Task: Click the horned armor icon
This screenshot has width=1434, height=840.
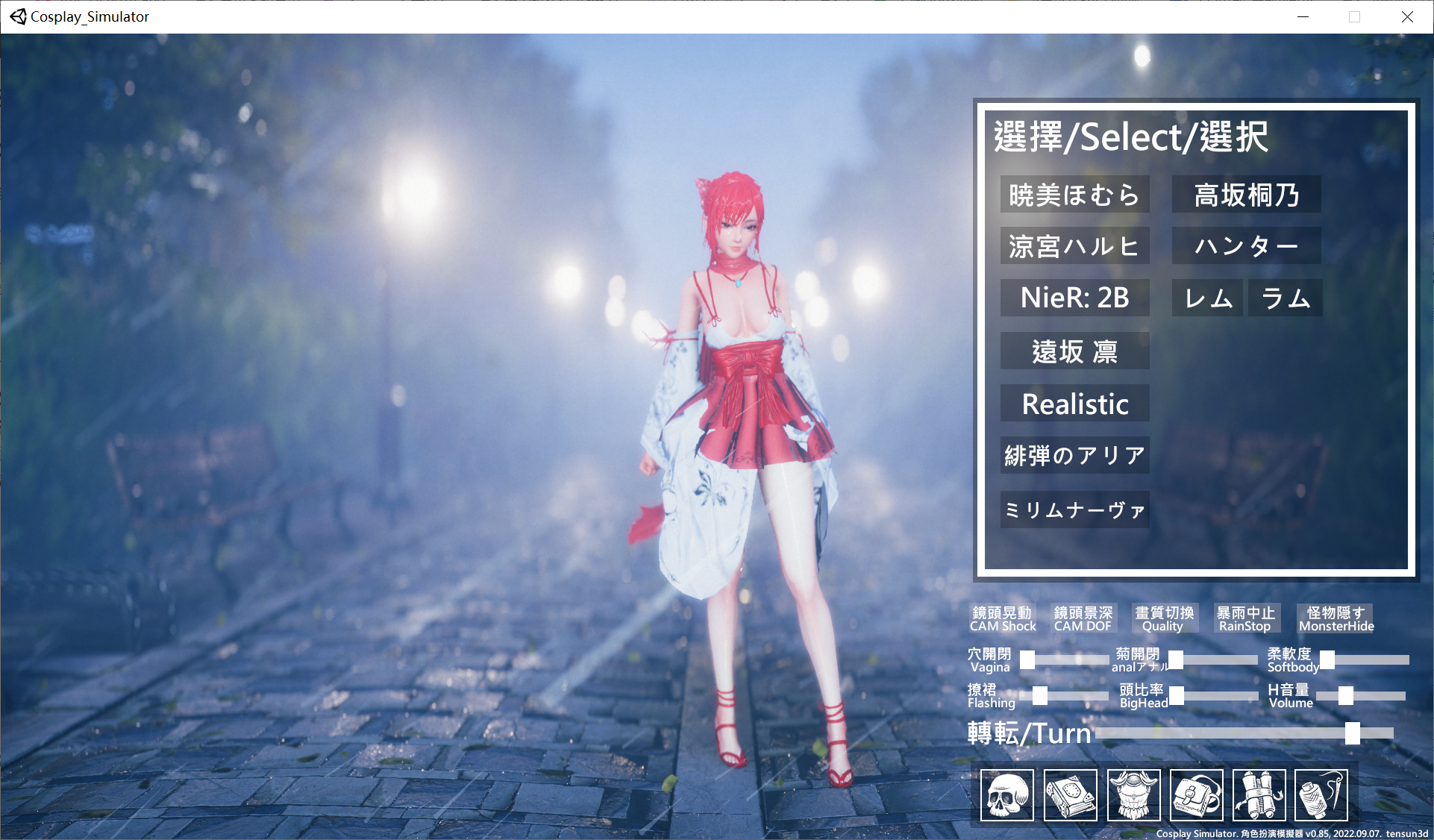Action: (1133, 795)
